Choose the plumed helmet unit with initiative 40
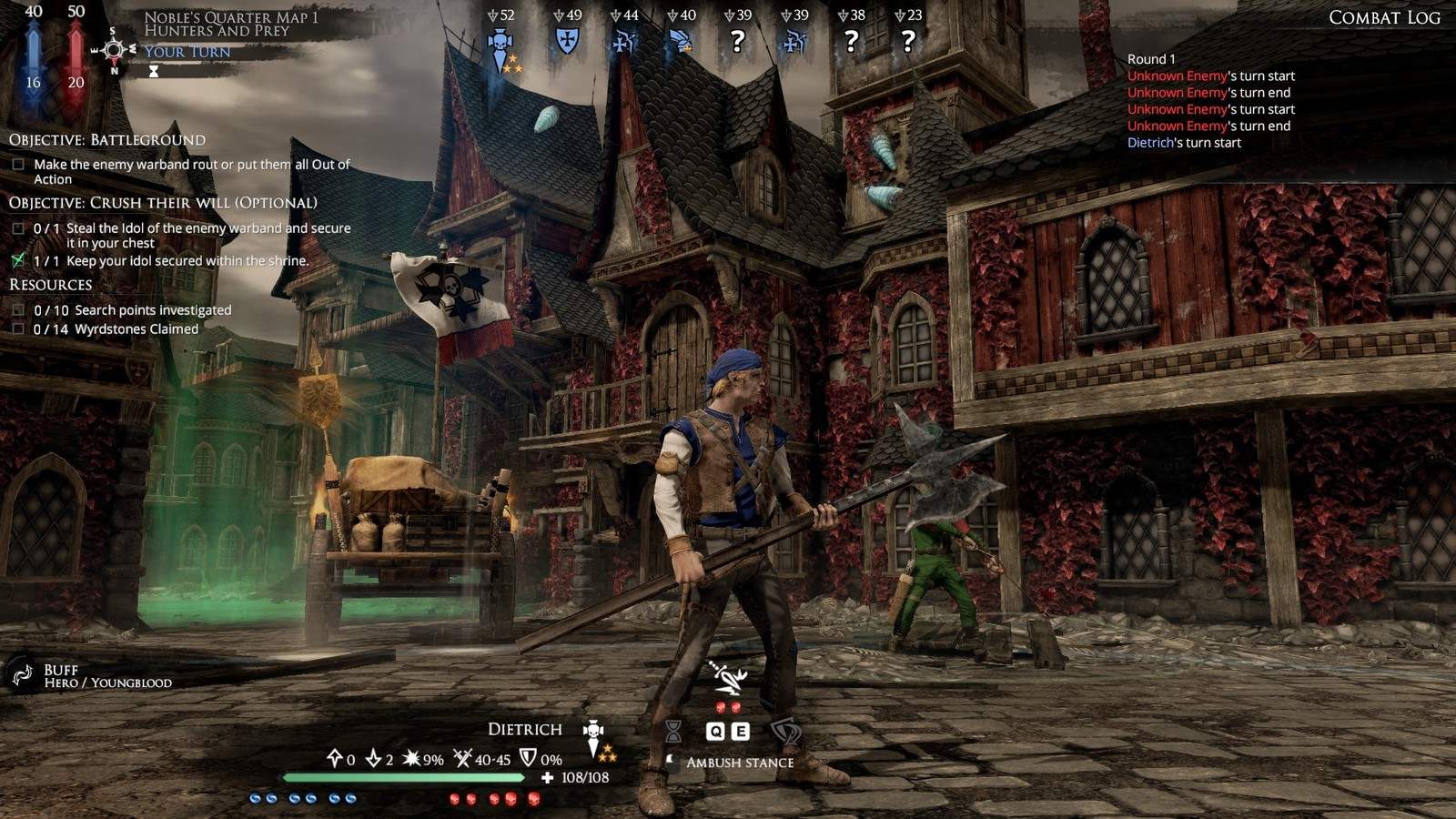Screen dimensions: 1456x819 680,42
